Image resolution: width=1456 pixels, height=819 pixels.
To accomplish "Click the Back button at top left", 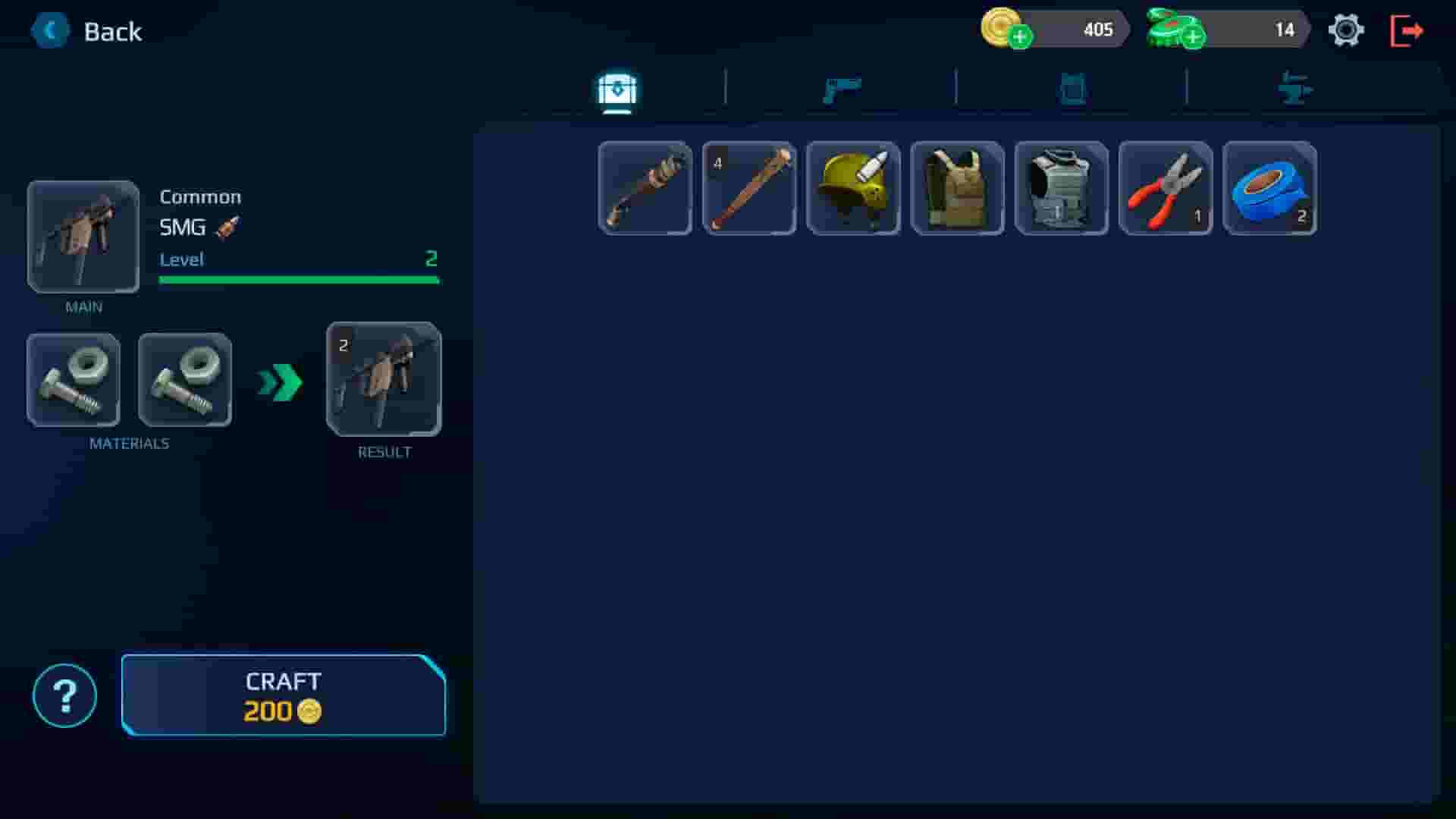I will 87,31.
